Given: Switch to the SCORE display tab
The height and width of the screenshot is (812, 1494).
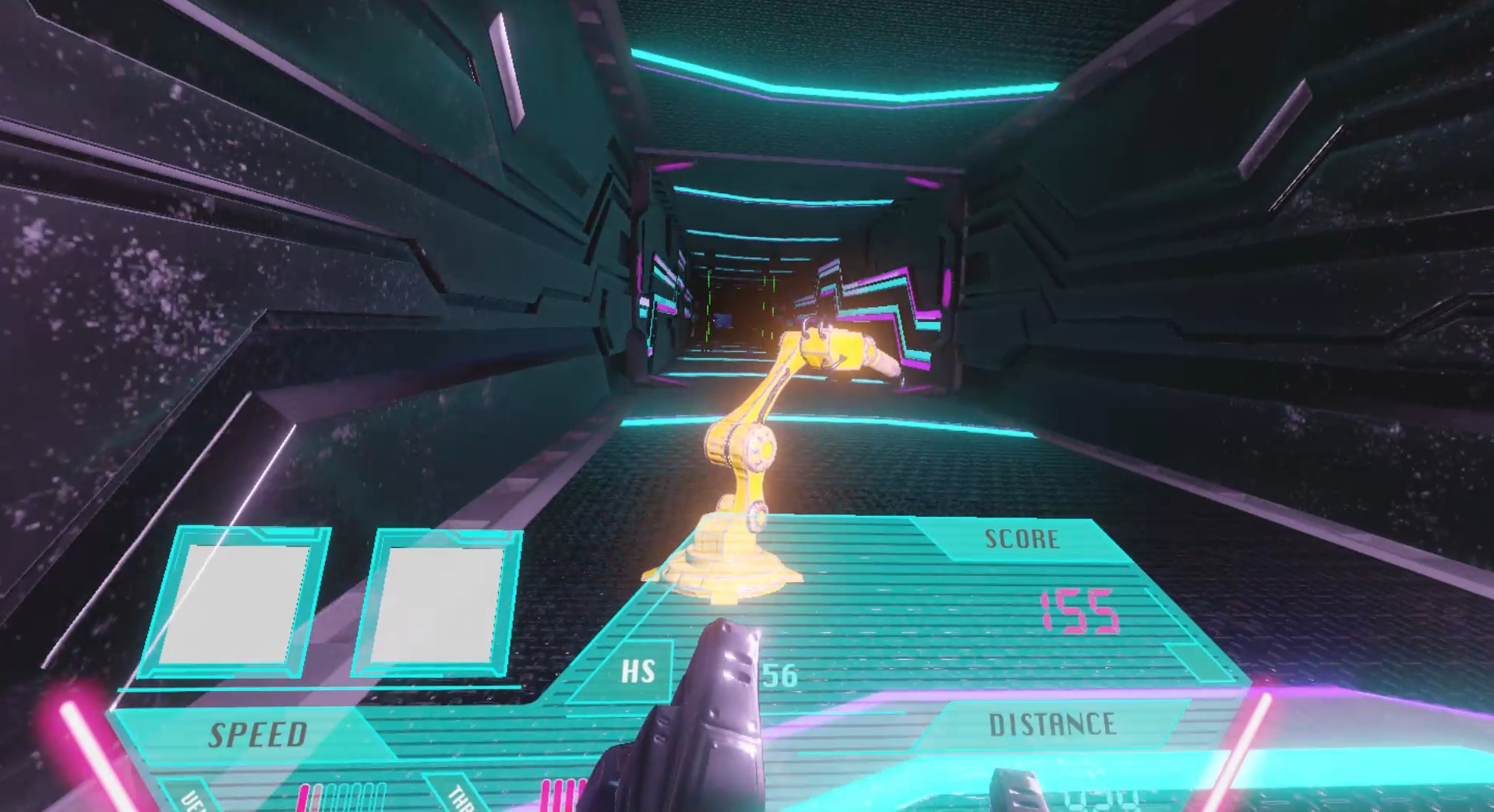Looking at the screenshot, I should [1022, 537].
